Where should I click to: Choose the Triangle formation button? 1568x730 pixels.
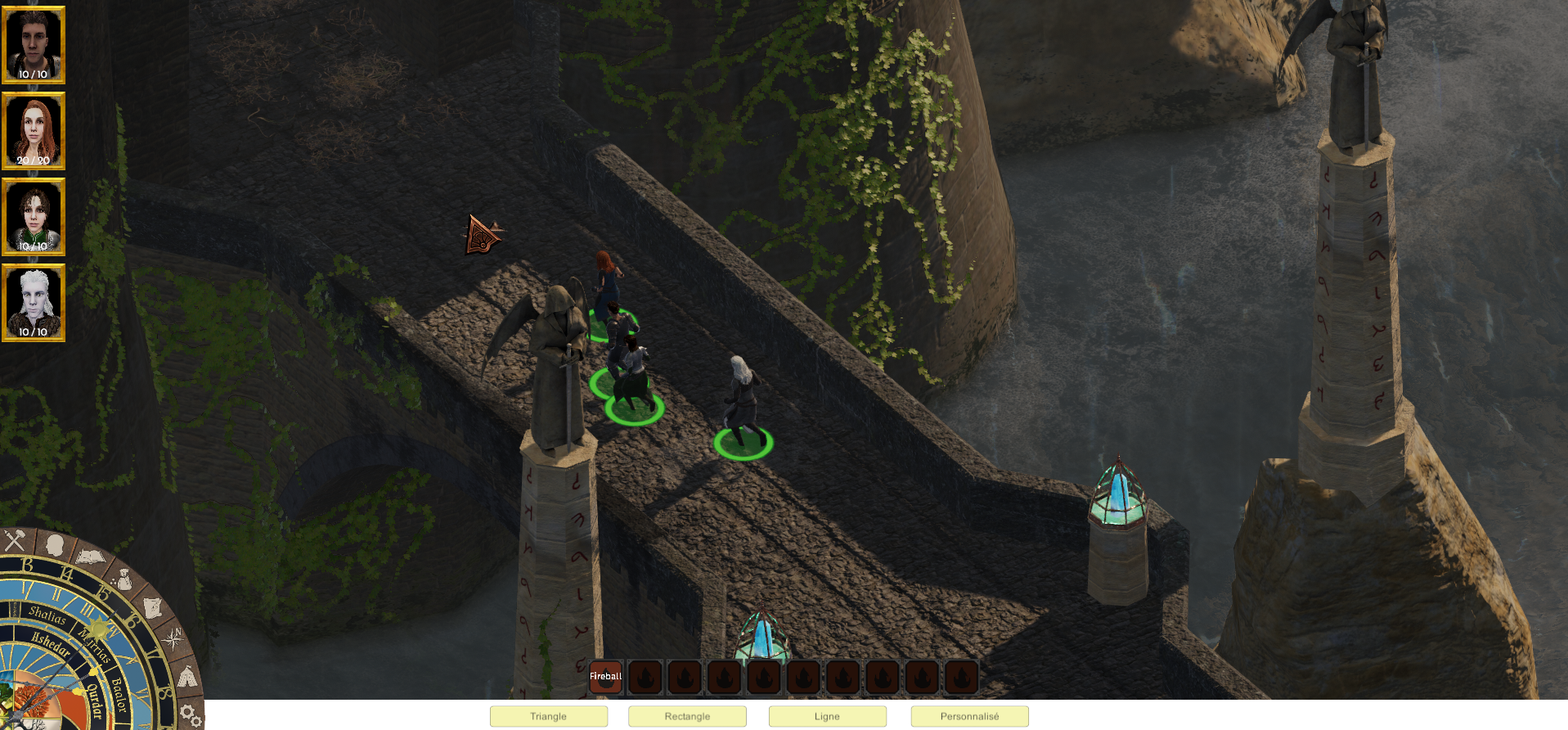(548, 716)
